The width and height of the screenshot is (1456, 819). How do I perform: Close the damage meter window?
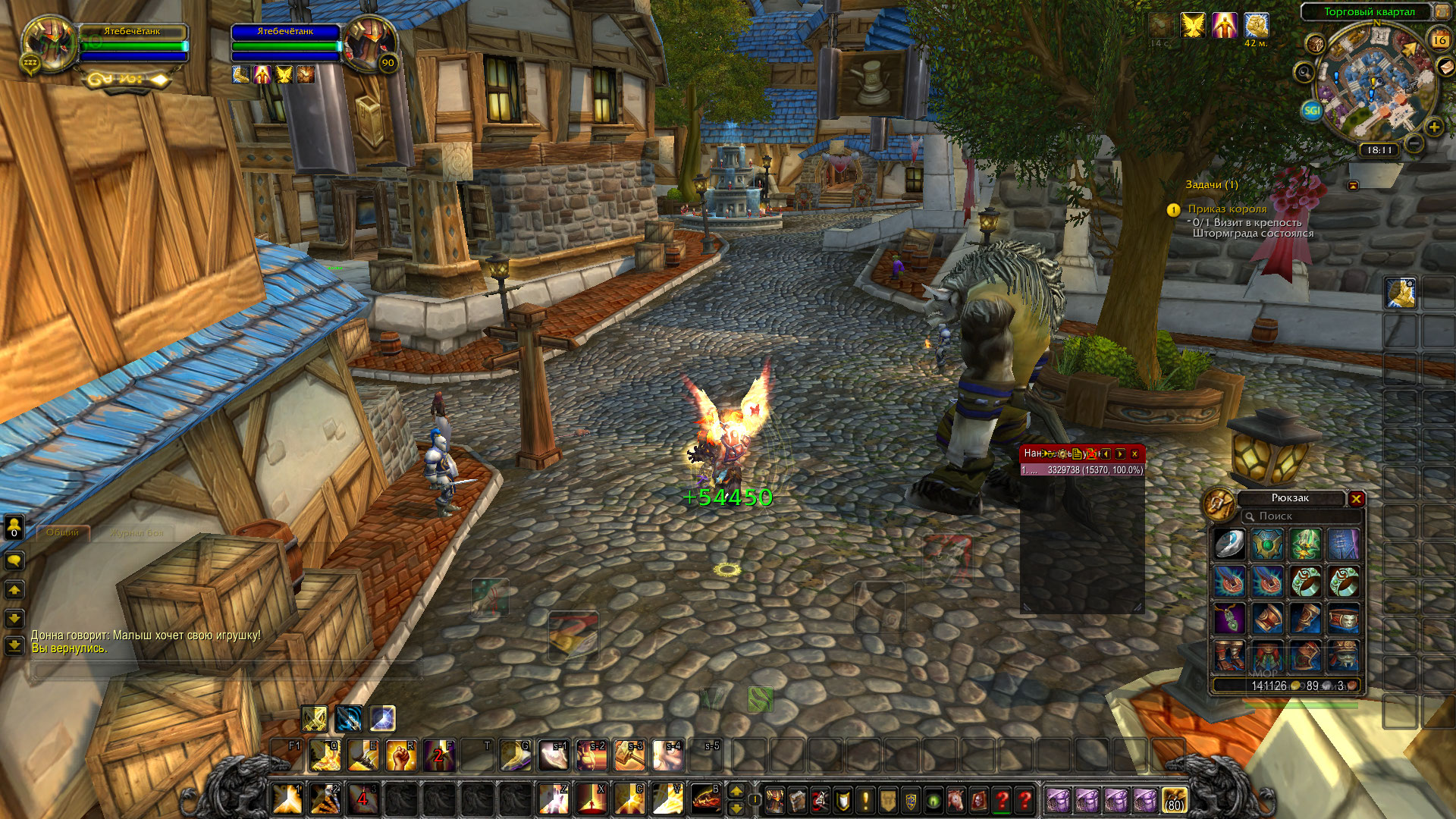click(1134, 453)
